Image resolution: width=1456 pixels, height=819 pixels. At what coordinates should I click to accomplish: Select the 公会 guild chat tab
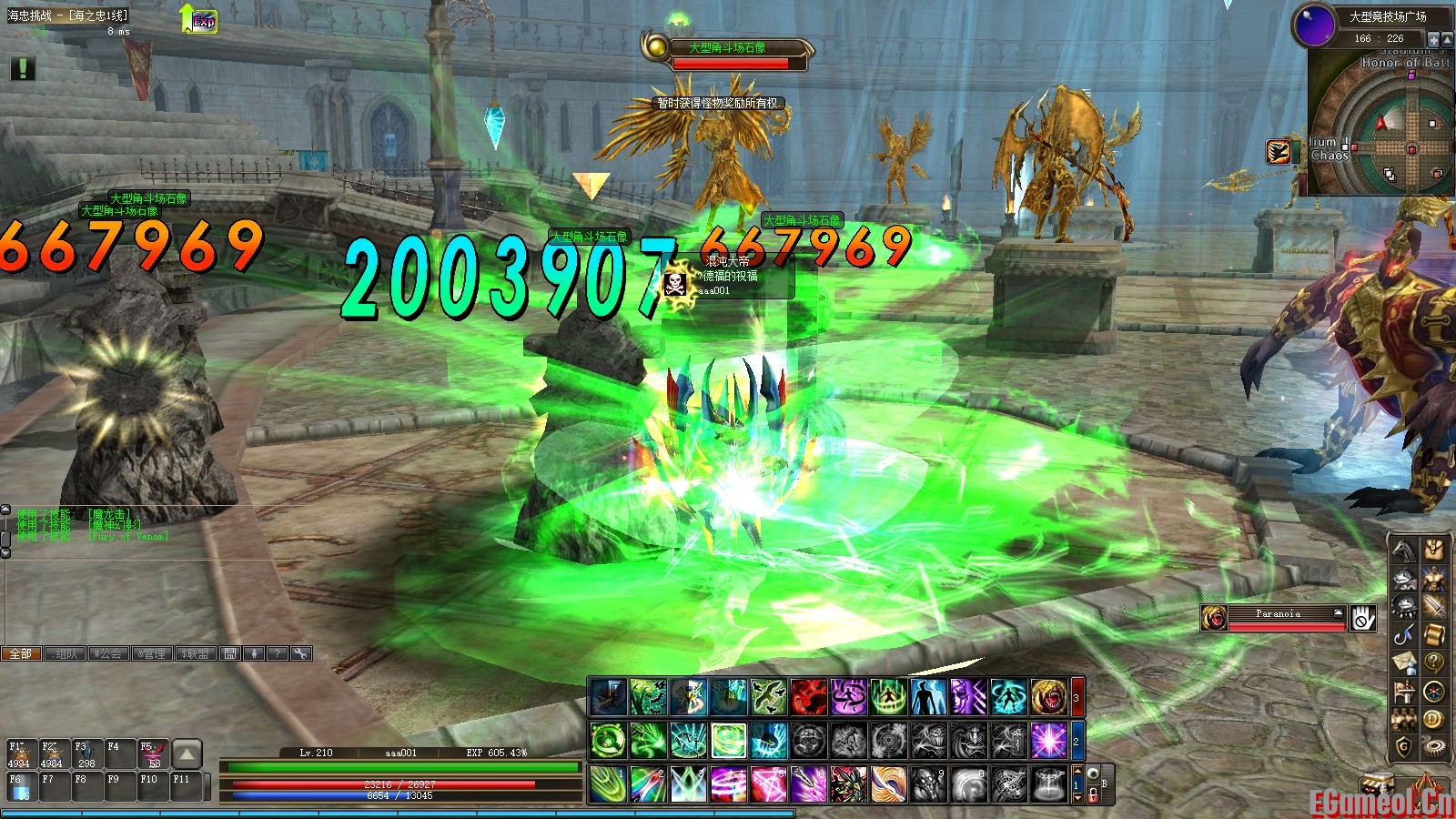point(109,653)
